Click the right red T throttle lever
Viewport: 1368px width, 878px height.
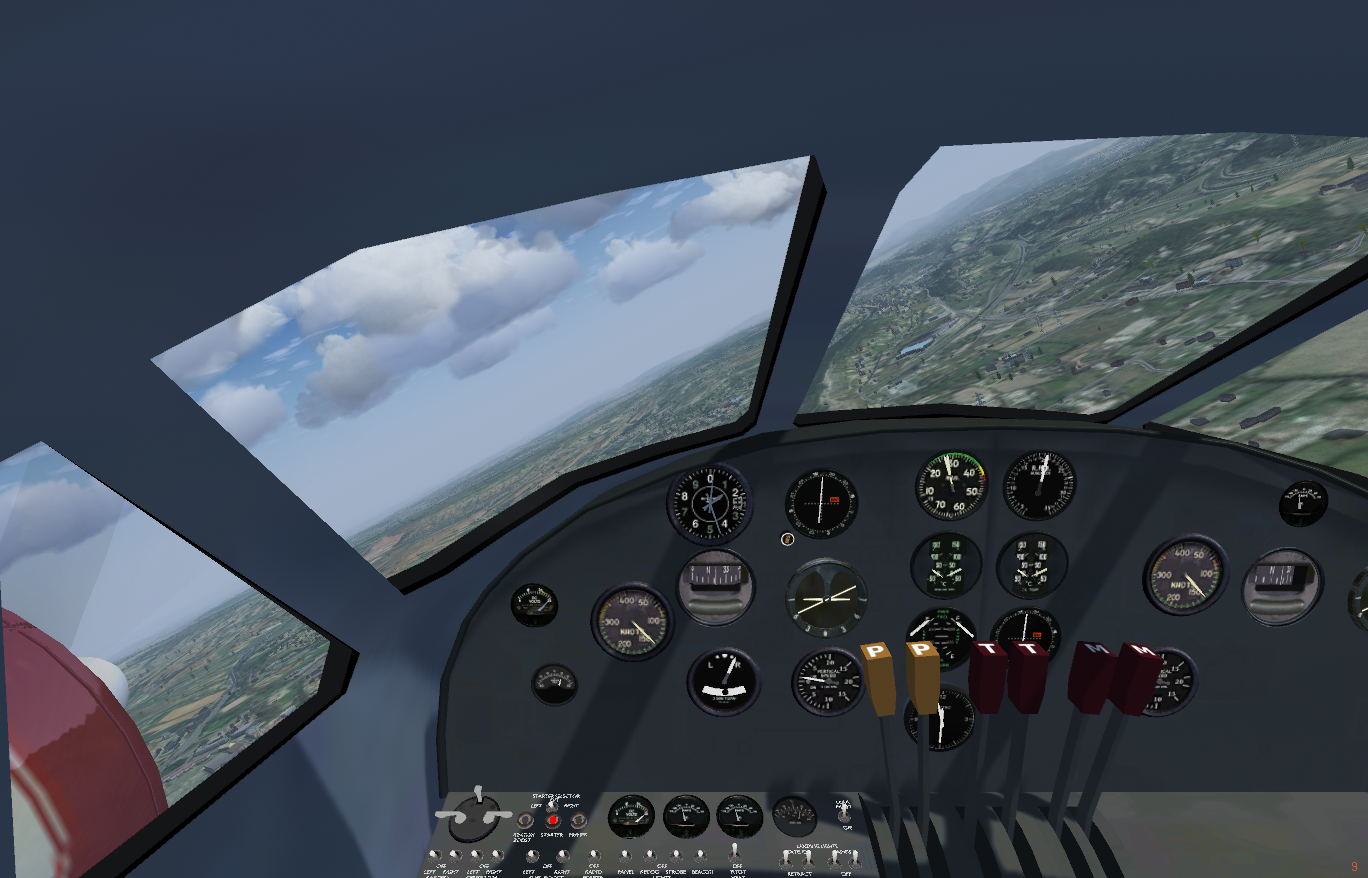[x=1026, y=675]
